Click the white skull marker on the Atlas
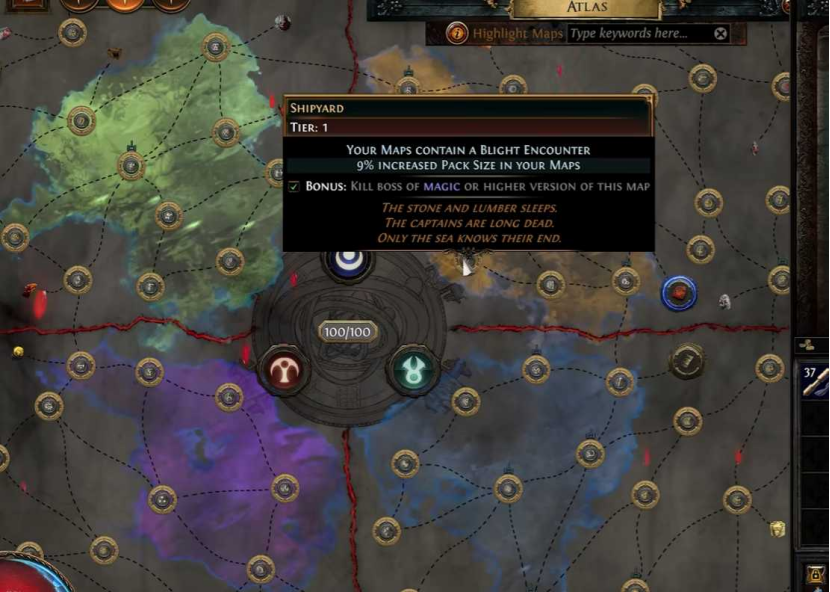Screen dimensions: 830x592 point(725,301)
